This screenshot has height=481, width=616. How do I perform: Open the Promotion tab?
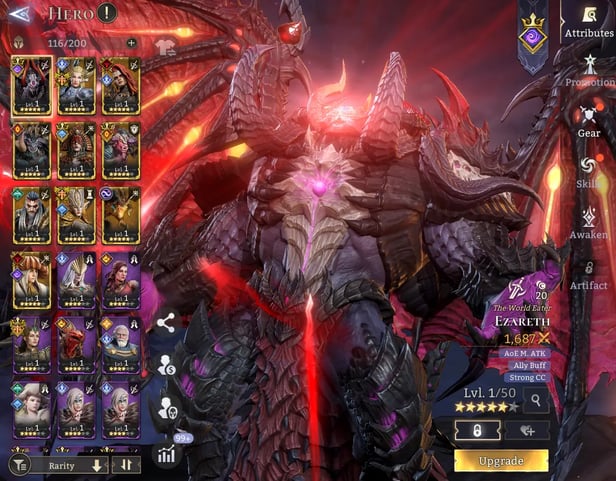(x=589, y=72)
